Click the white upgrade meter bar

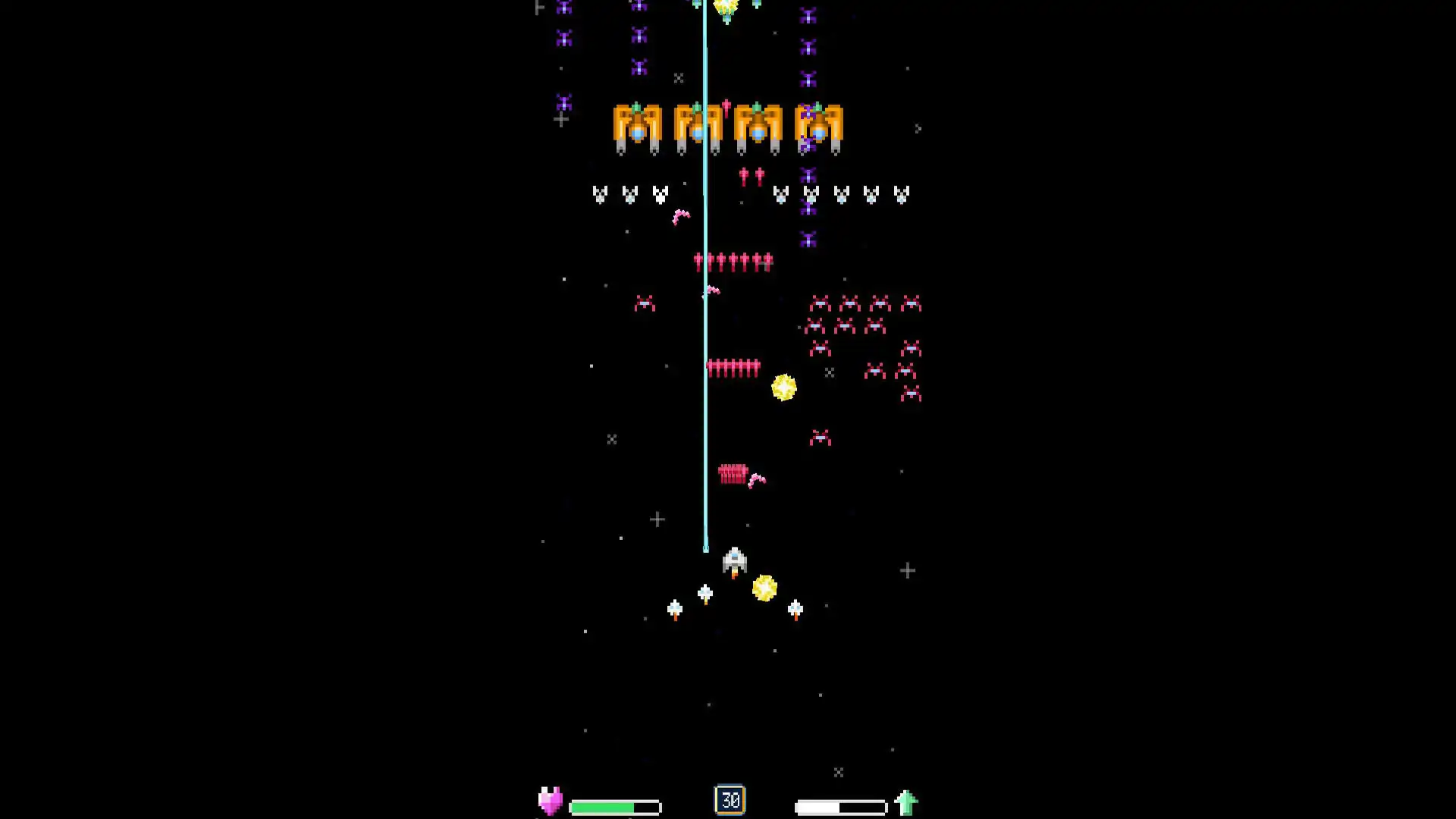pos(840,806)
